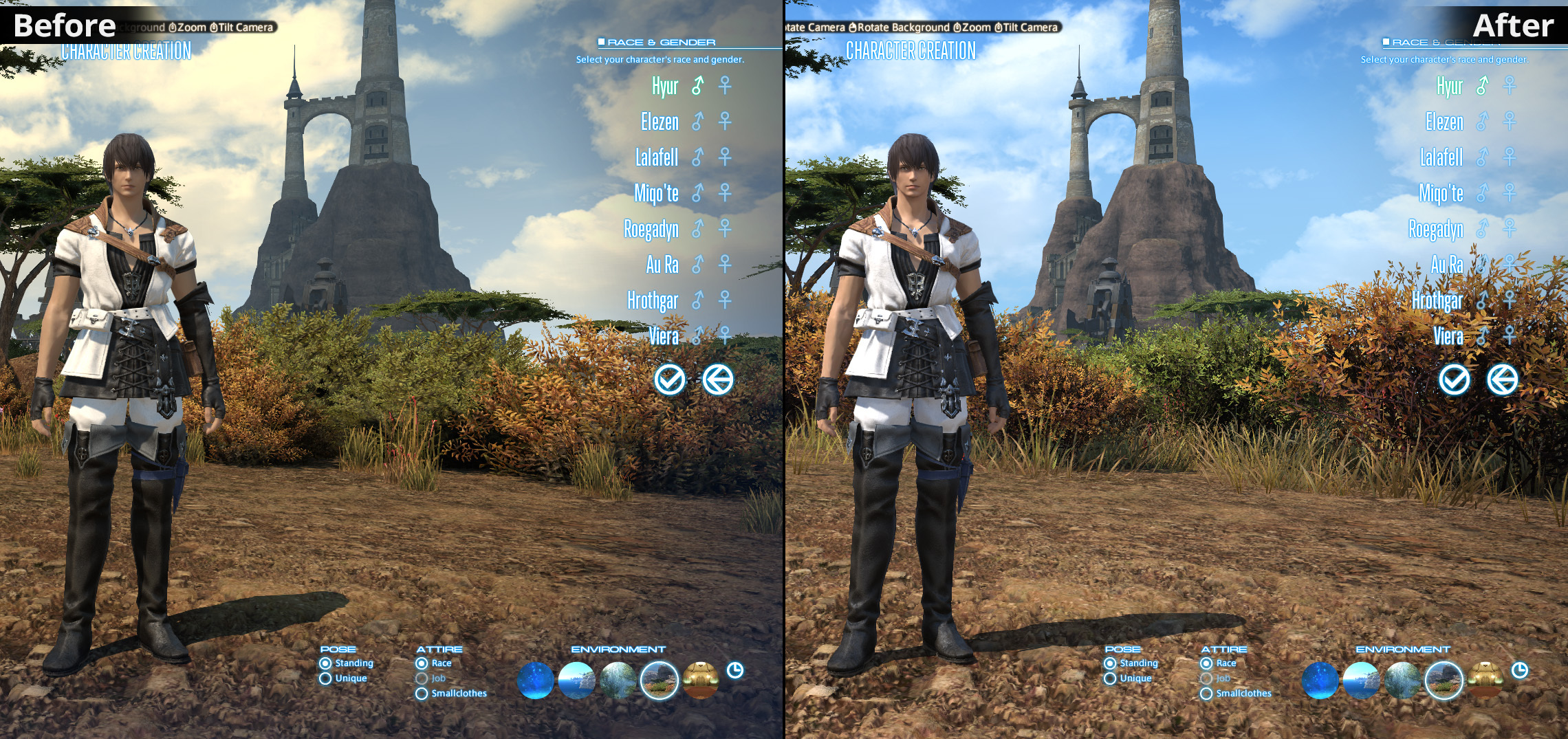The image size is (1568, 739).
Task: Select the Race attire option
Action: [421, 663]
